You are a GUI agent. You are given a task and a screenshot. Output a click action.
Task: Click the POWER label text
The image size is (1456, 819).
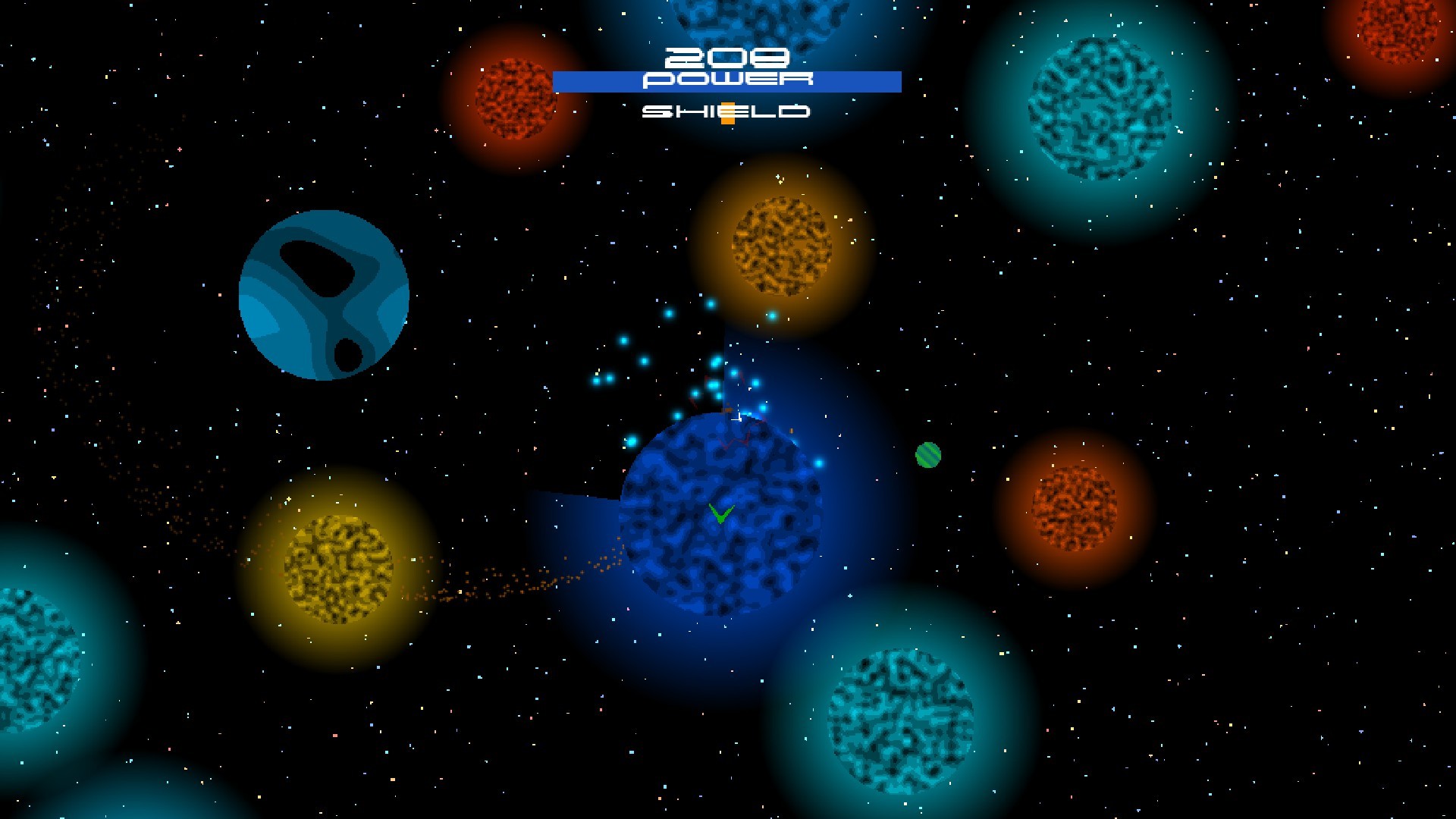click(726, 78)
